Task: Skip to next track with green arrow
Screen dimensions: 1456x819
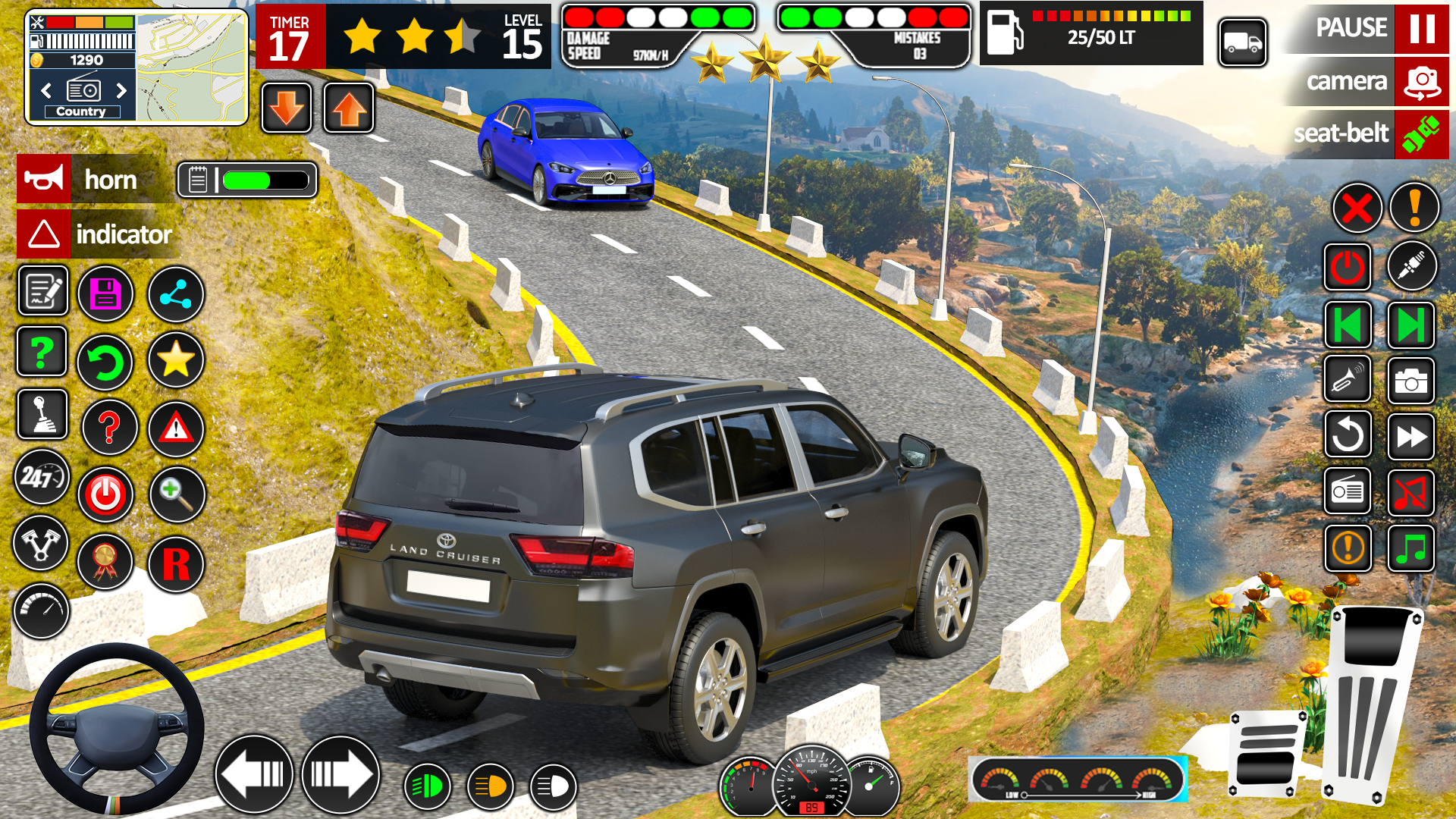Action: [x=1410, y=325]
